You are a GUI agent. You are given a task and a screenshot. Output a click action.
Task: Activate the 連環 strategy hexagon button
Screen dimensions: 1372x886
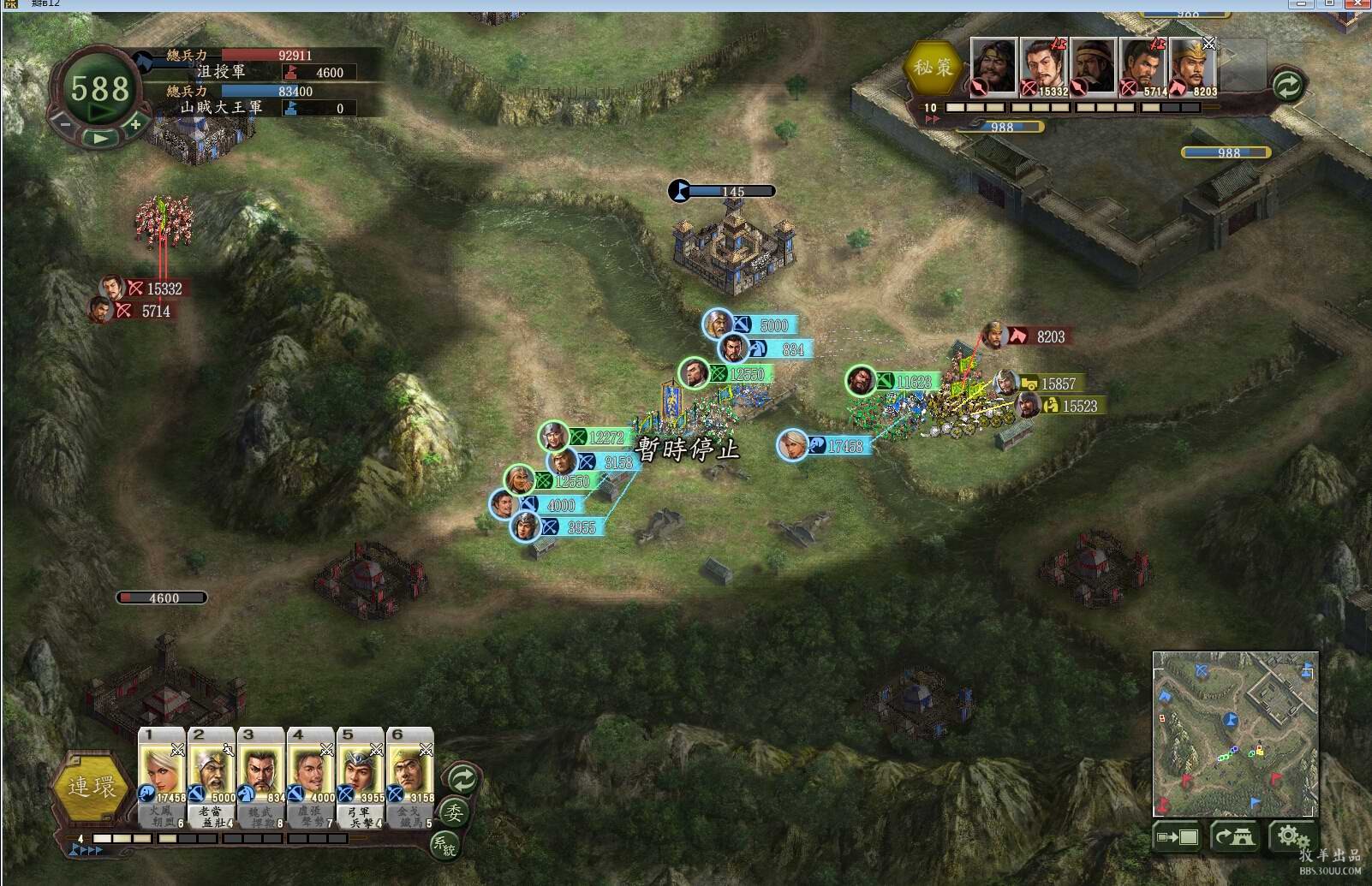(91, 787)
